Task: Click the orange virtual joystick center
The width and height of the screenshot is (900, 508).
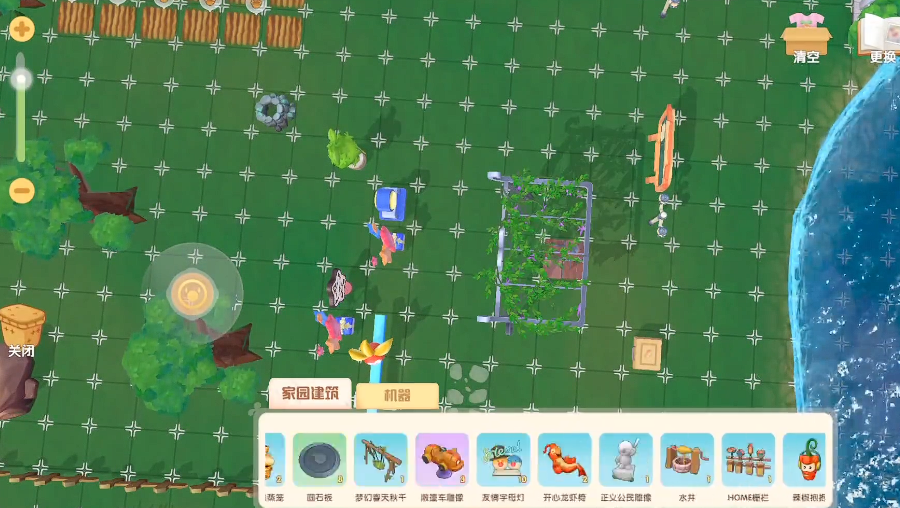Action: coord(190,294)
